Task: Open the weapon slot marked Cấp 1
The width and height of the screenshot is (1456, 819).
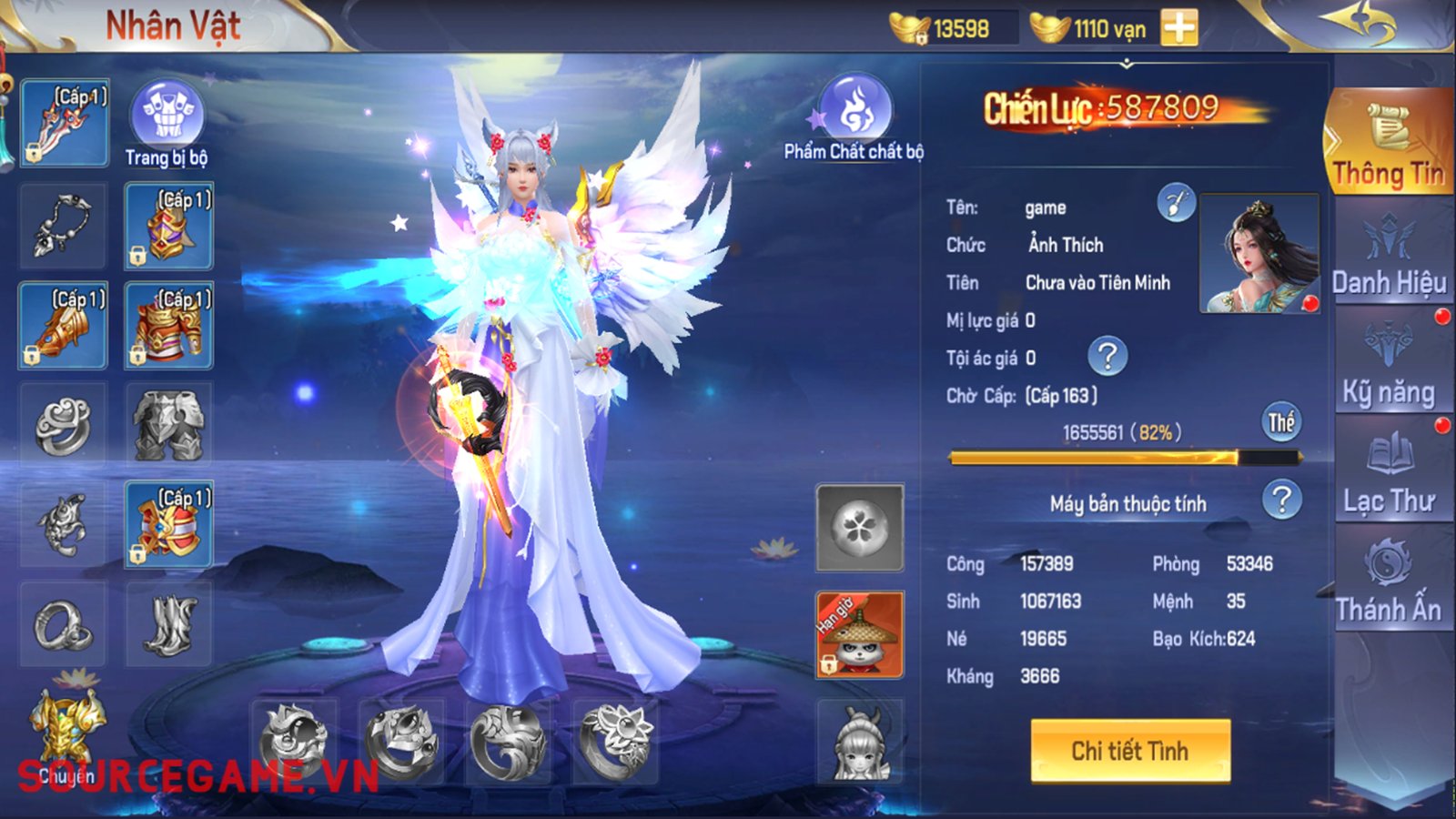Action: 62,121
